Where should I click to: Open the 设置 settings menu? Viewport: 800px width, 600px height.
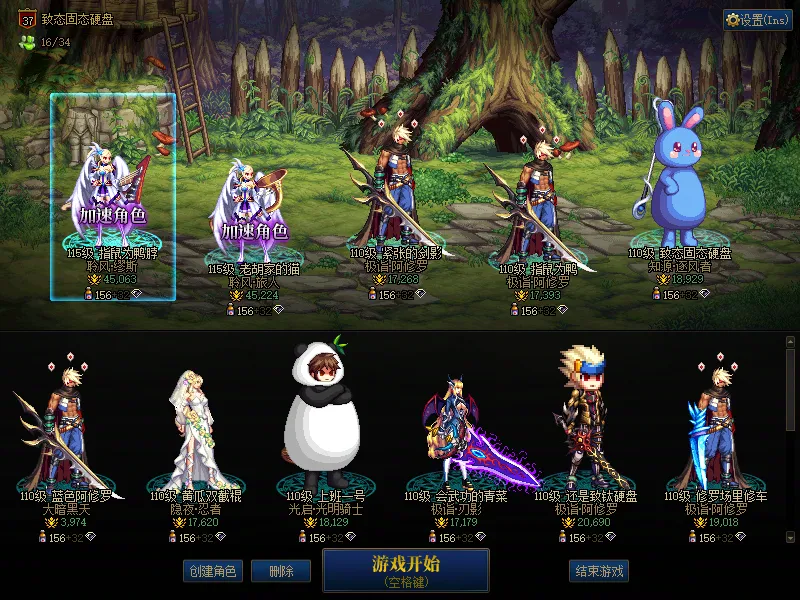757,20
